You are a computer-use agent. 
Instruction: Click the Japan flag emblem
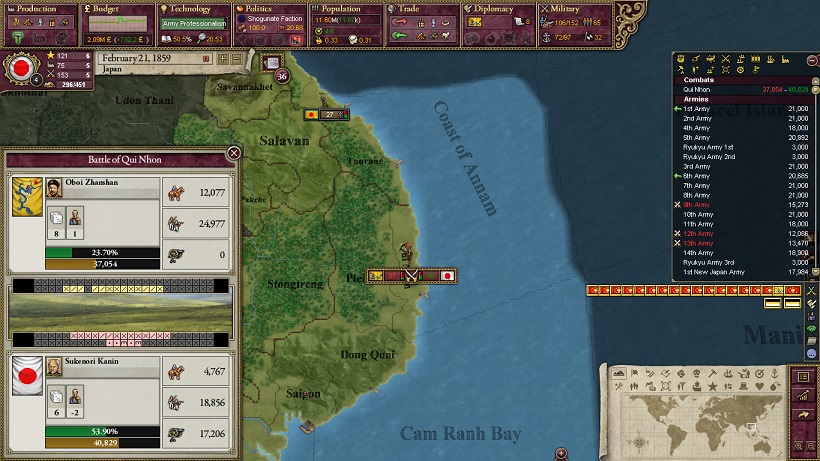pyautogui.click(x=18, y=69)
